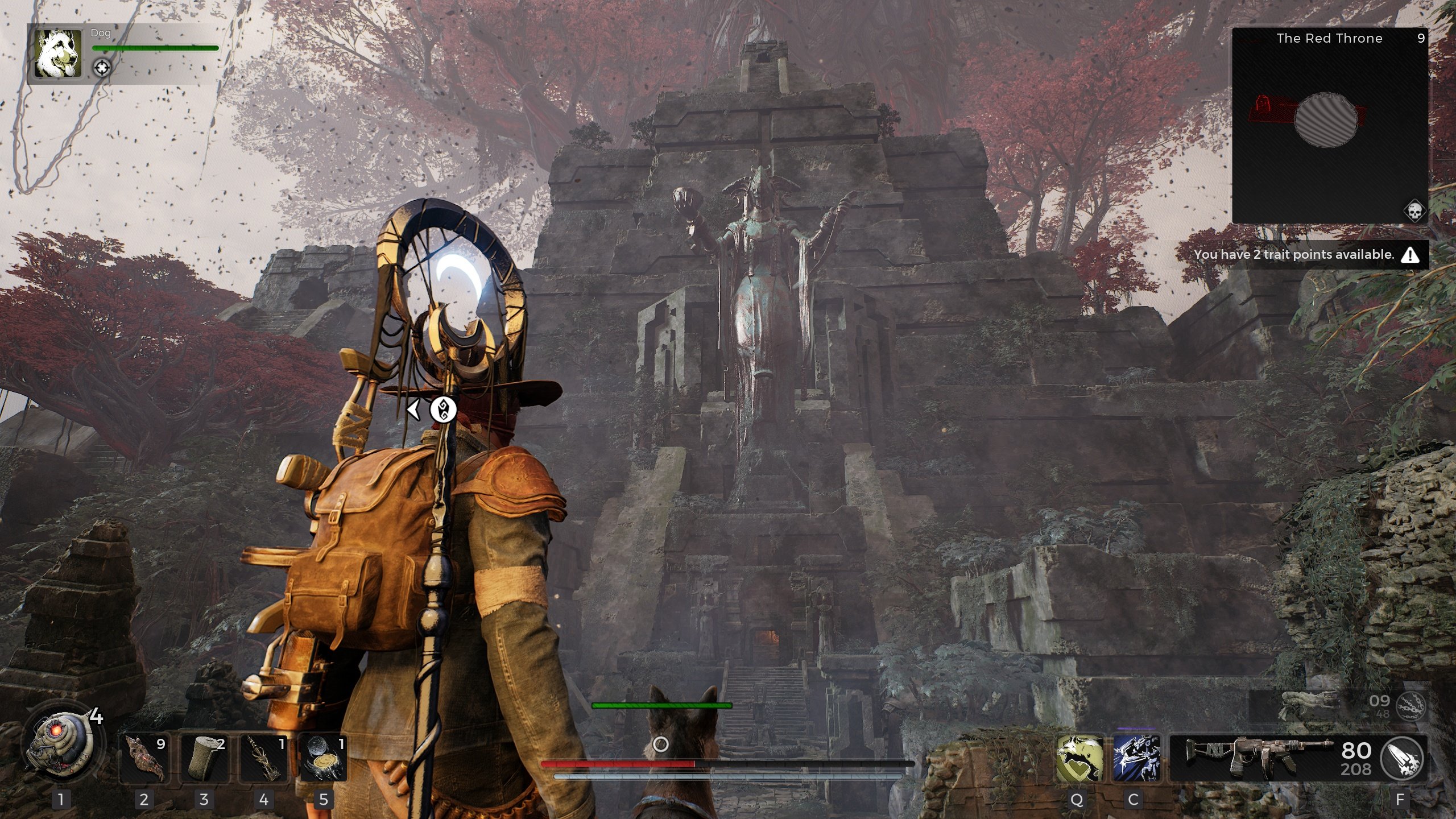
Task: Choose the coin consumable in slot five
Action: [x=323, y=758]
